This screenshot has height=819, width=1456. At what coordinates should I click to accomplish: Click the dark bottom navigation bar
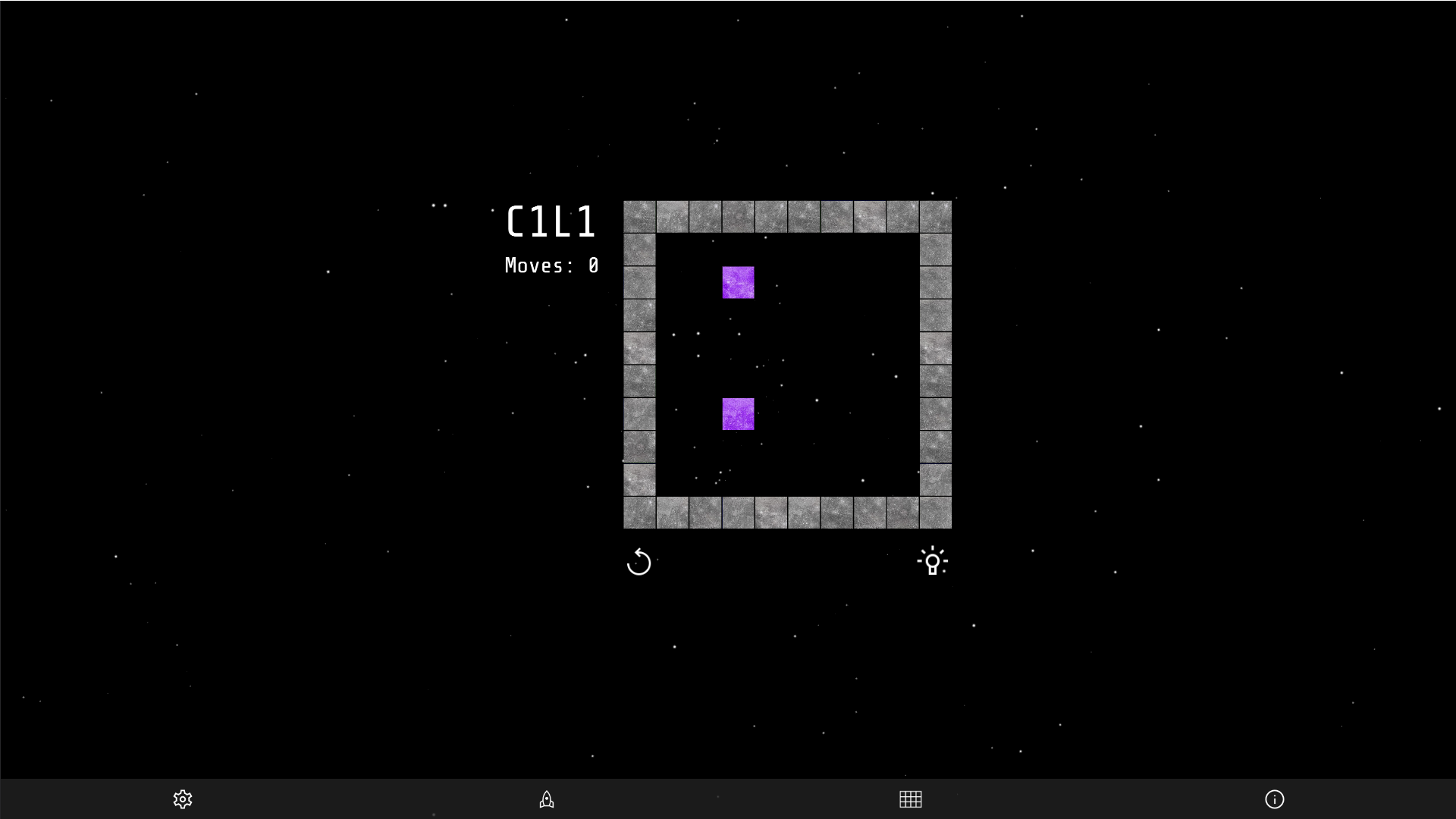728,799
